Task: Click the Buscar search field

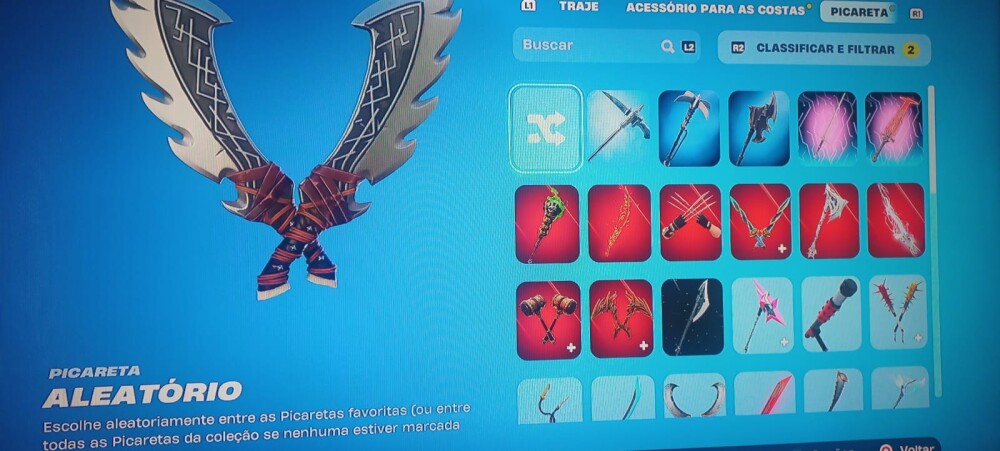Action: click(x=590, y=46)
